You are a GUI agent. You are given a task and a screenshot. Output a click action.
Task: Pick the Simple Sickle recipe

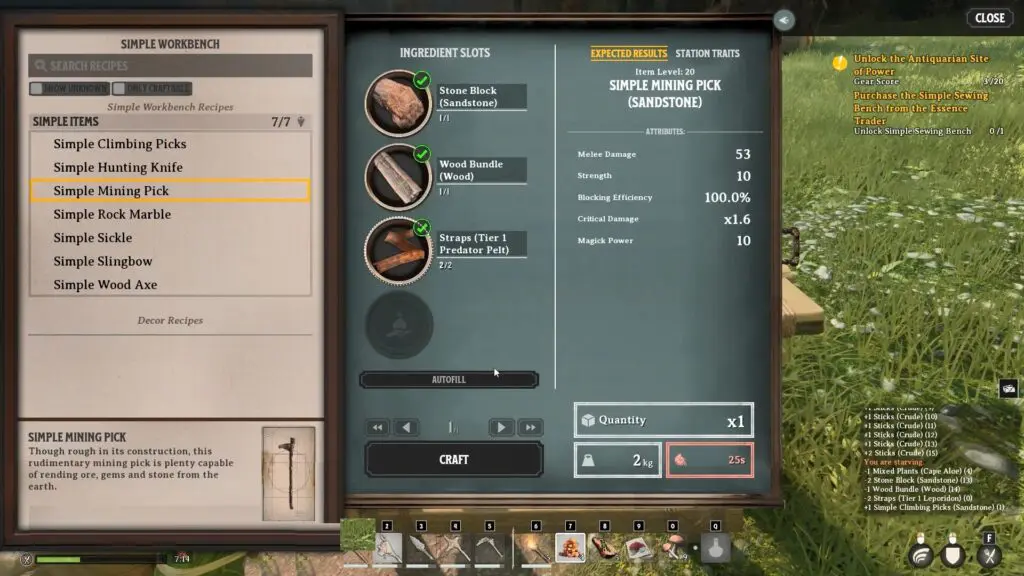click(x=93, y=238)
